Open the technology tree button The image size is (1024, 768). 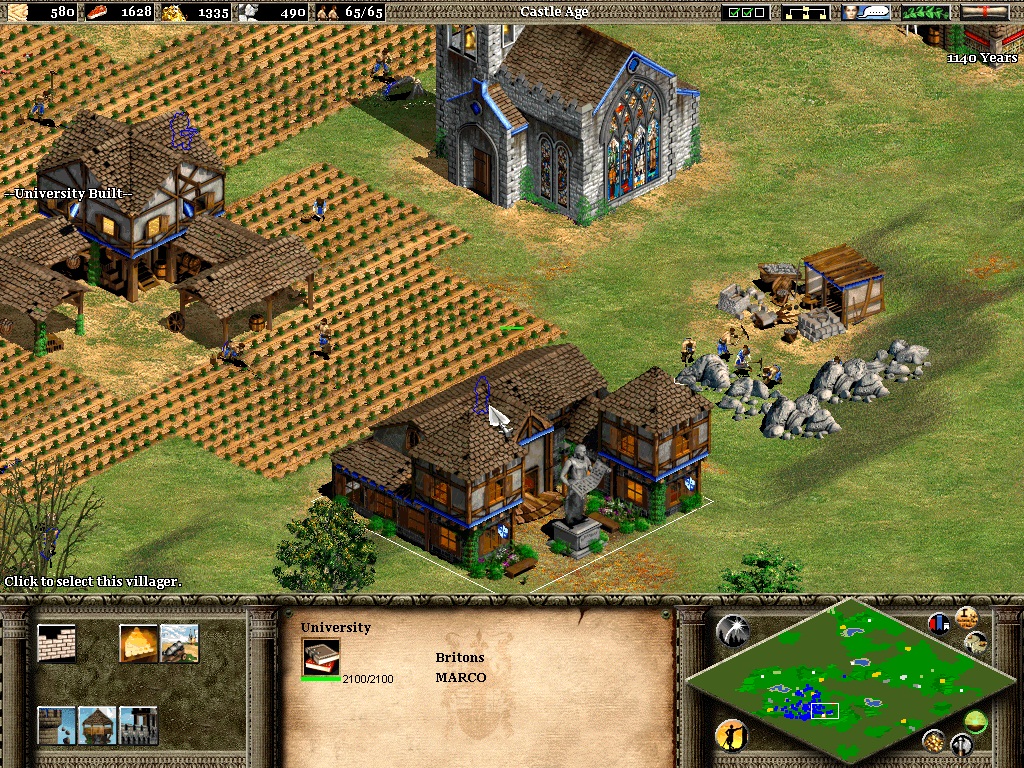[807, 12]
